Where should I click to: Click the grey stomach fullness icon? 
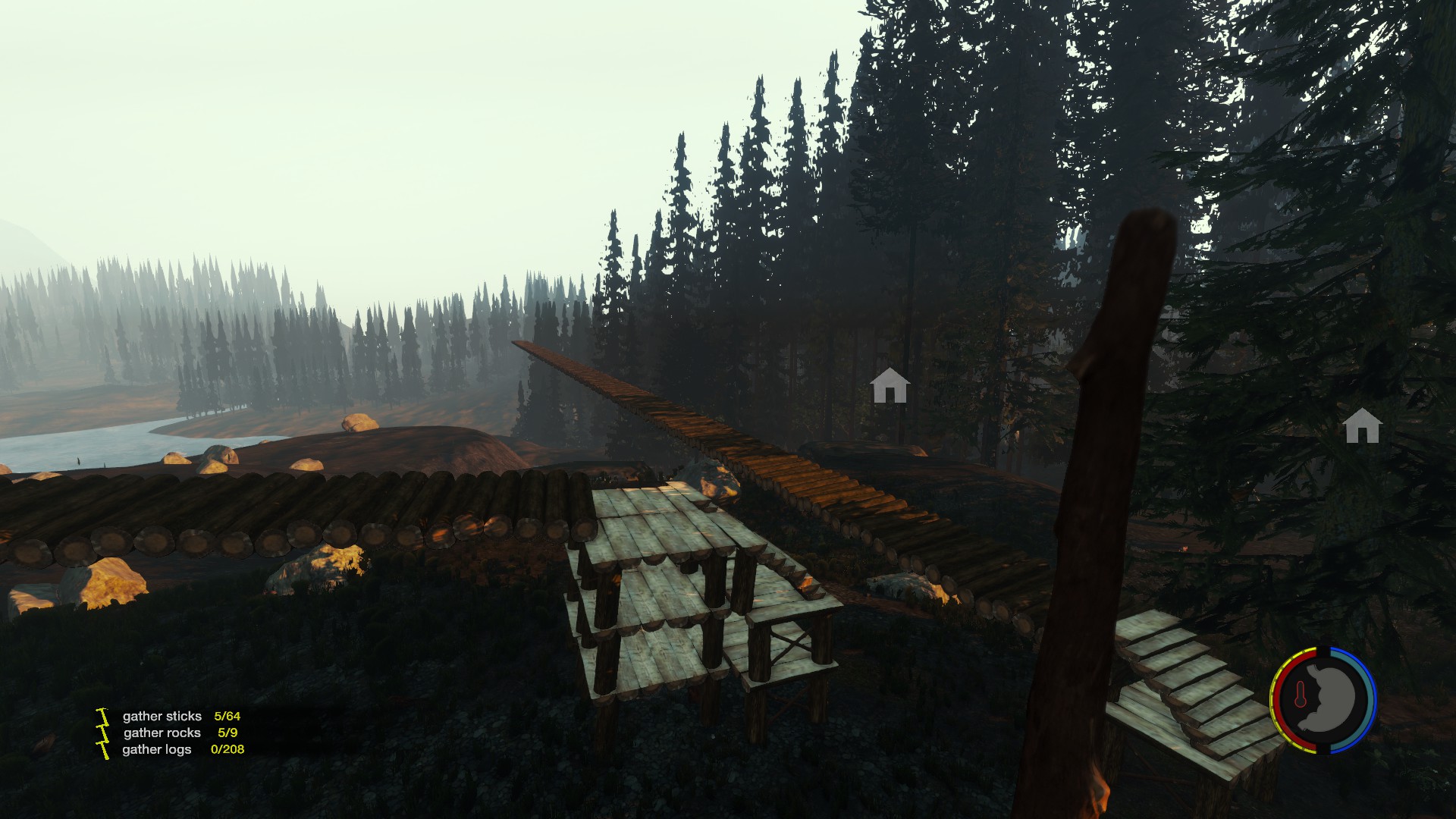[x=1329, y=698]
